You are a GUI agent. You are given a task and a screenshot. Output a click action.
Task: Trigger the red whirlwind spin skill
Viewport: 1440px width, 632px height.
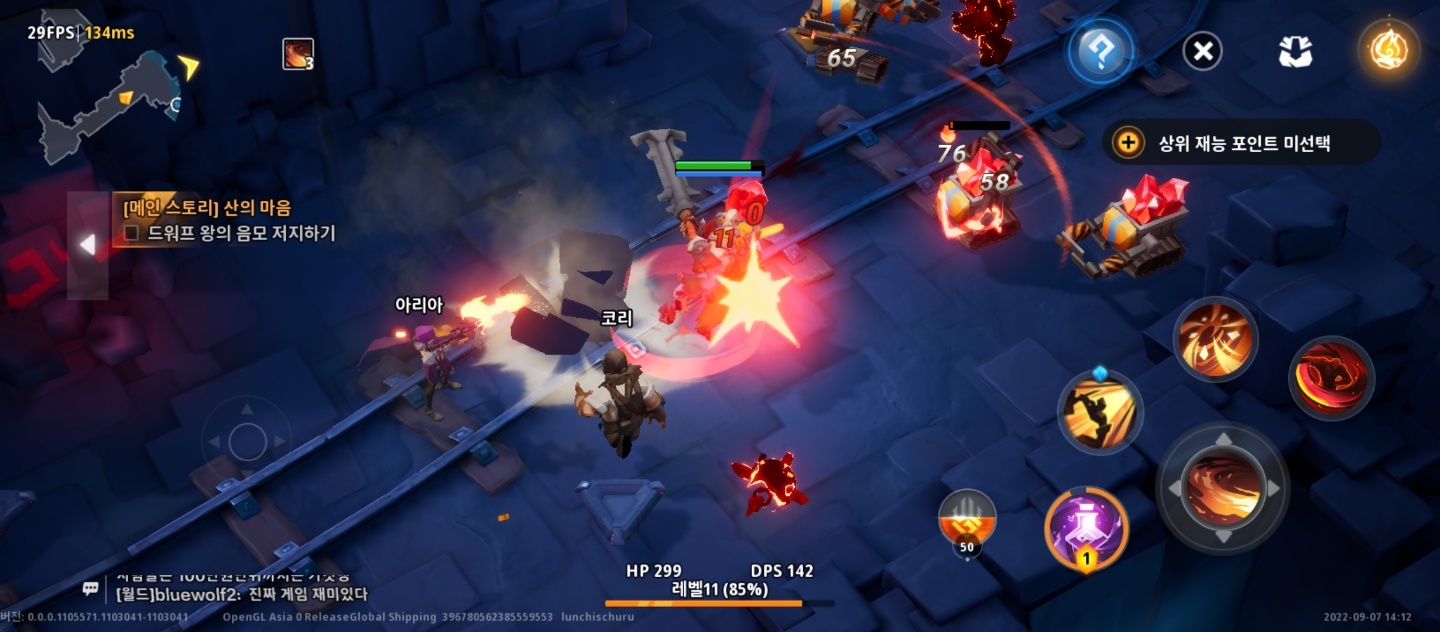(1331, 377)
